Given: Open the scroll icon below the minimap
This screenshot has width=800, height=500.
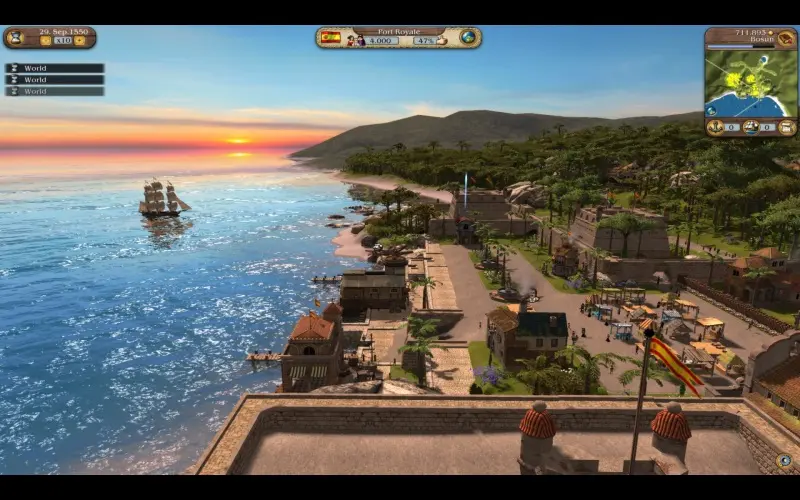Looking at the screenshot, I should (786, 127).
